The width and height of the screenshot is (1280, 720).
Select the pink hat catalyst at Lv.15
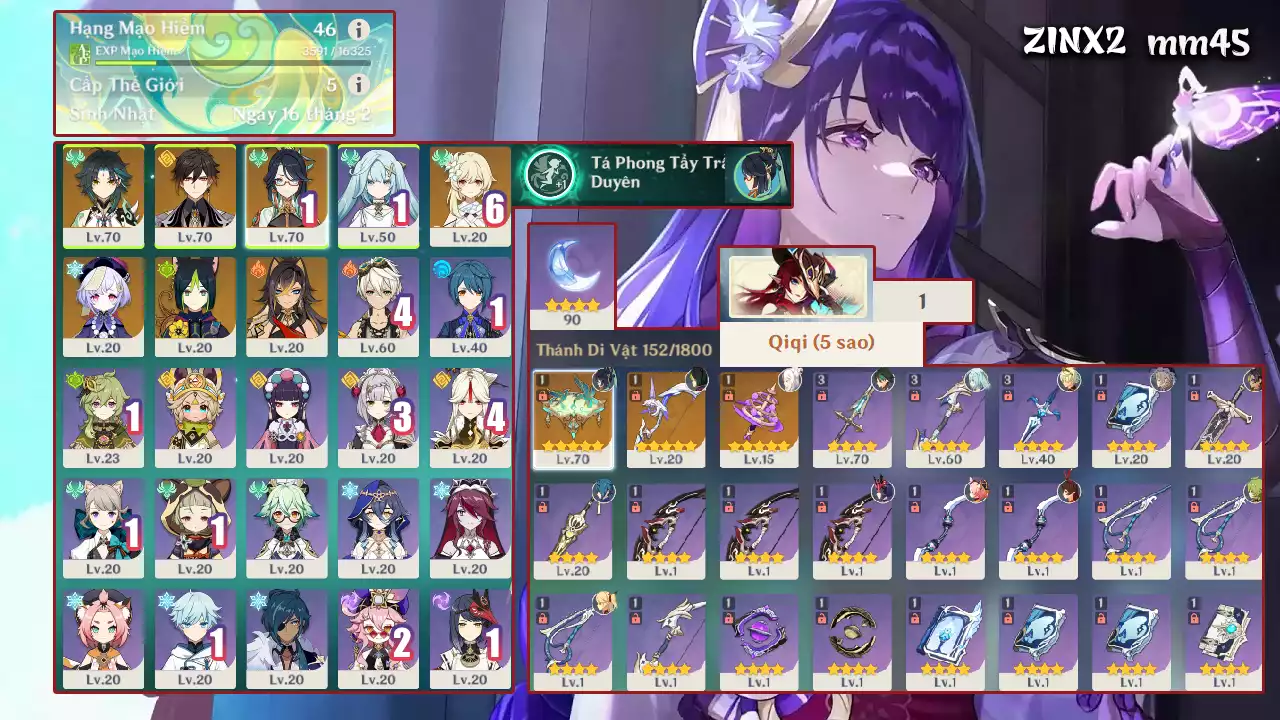(x=760, y=412)
